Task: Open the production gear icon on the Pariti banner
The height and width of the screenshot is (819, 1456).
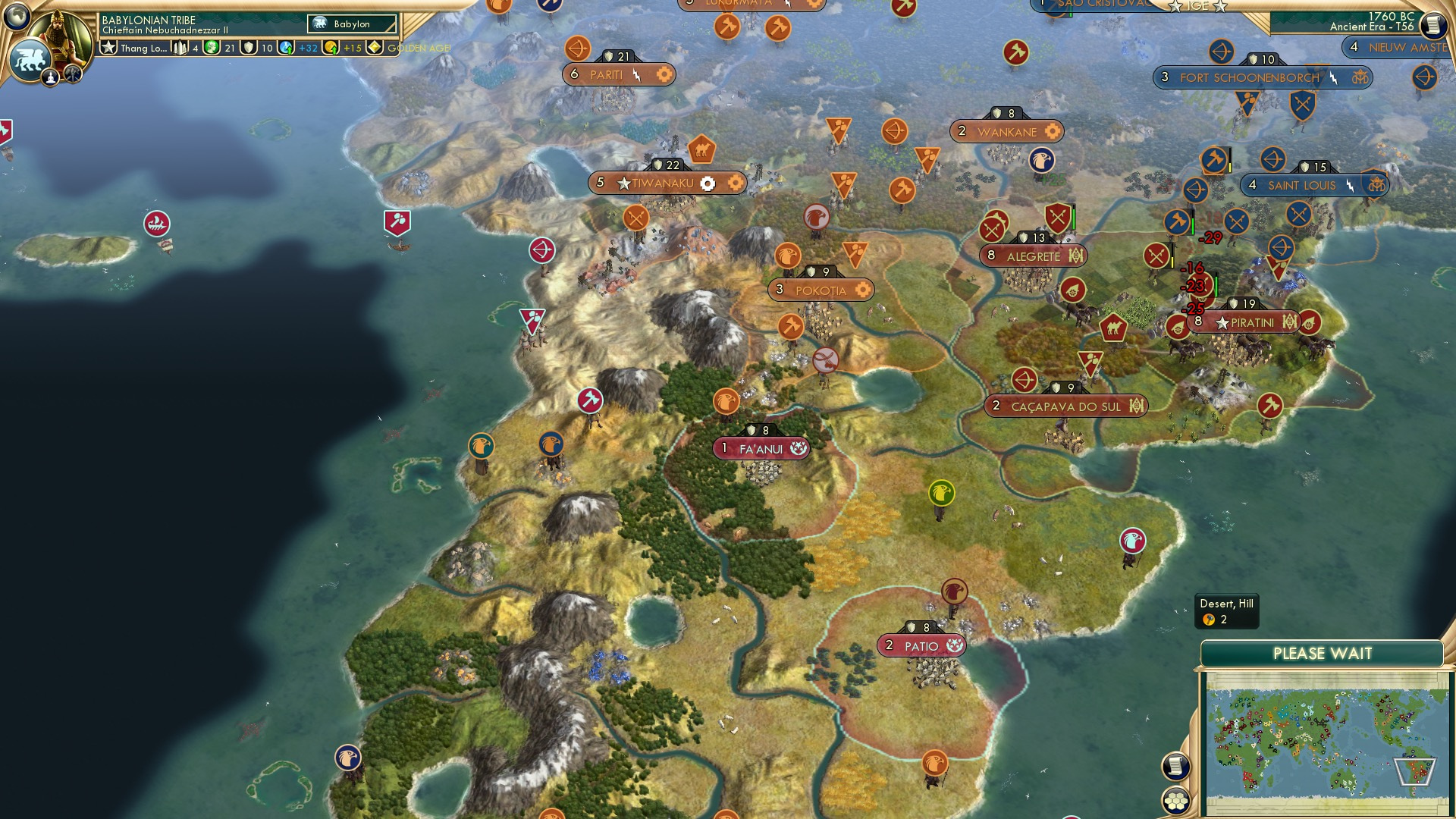Action: (x=664, y=74)
